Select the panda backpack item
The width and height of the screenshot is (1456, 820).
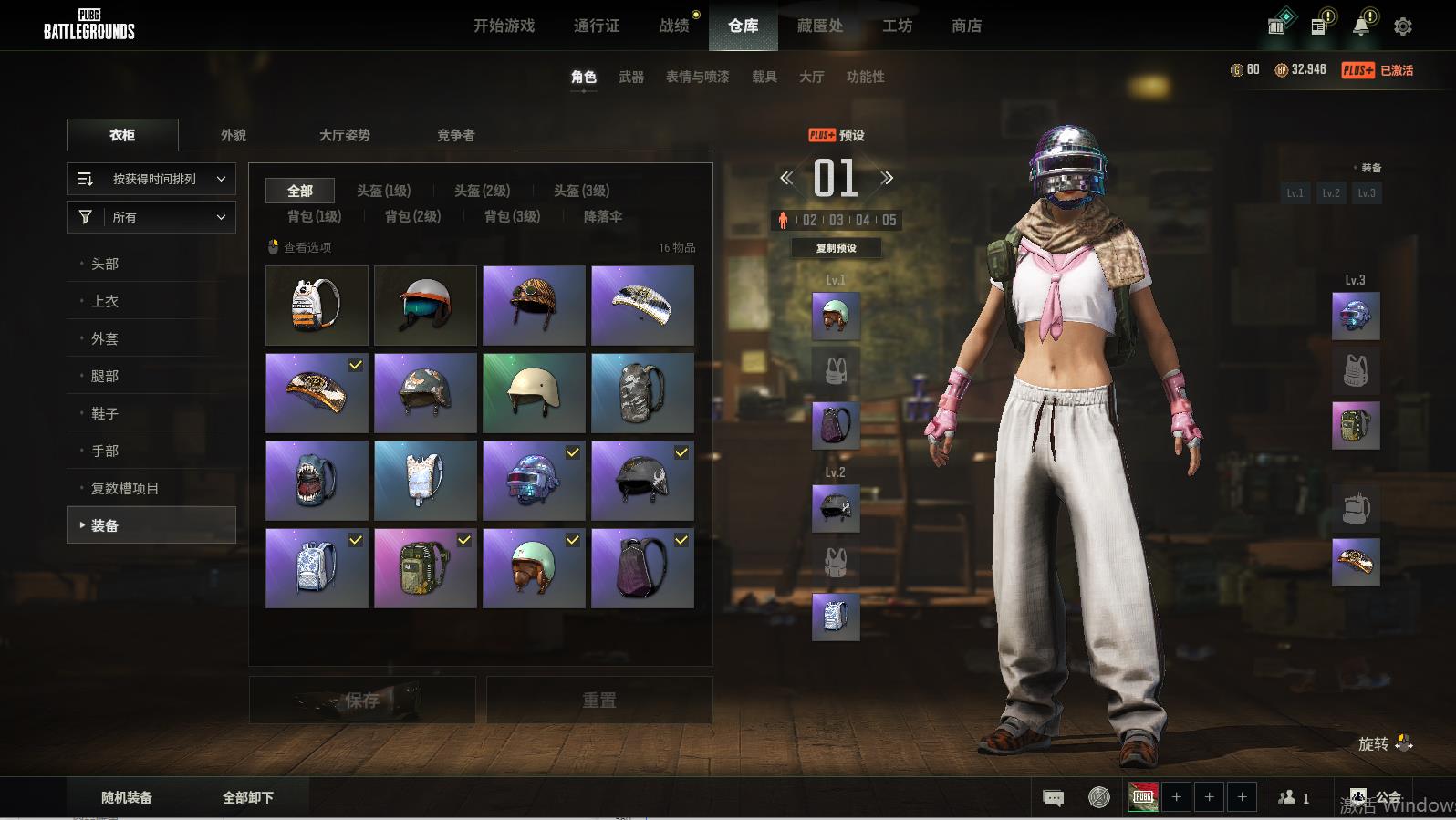click(317, 306)
